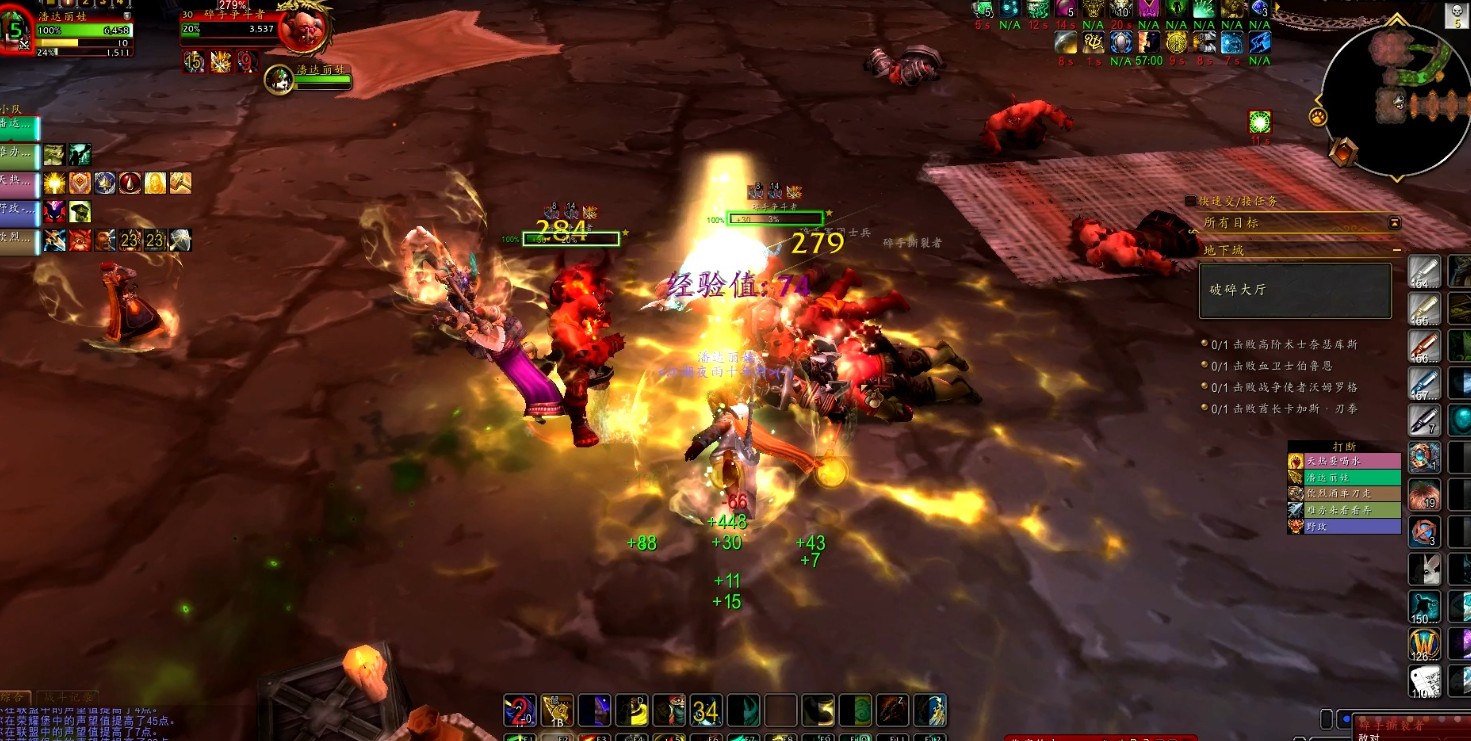Activate the white rabbit icon on side bar

pyautogui.click(x=1424, y=681)
